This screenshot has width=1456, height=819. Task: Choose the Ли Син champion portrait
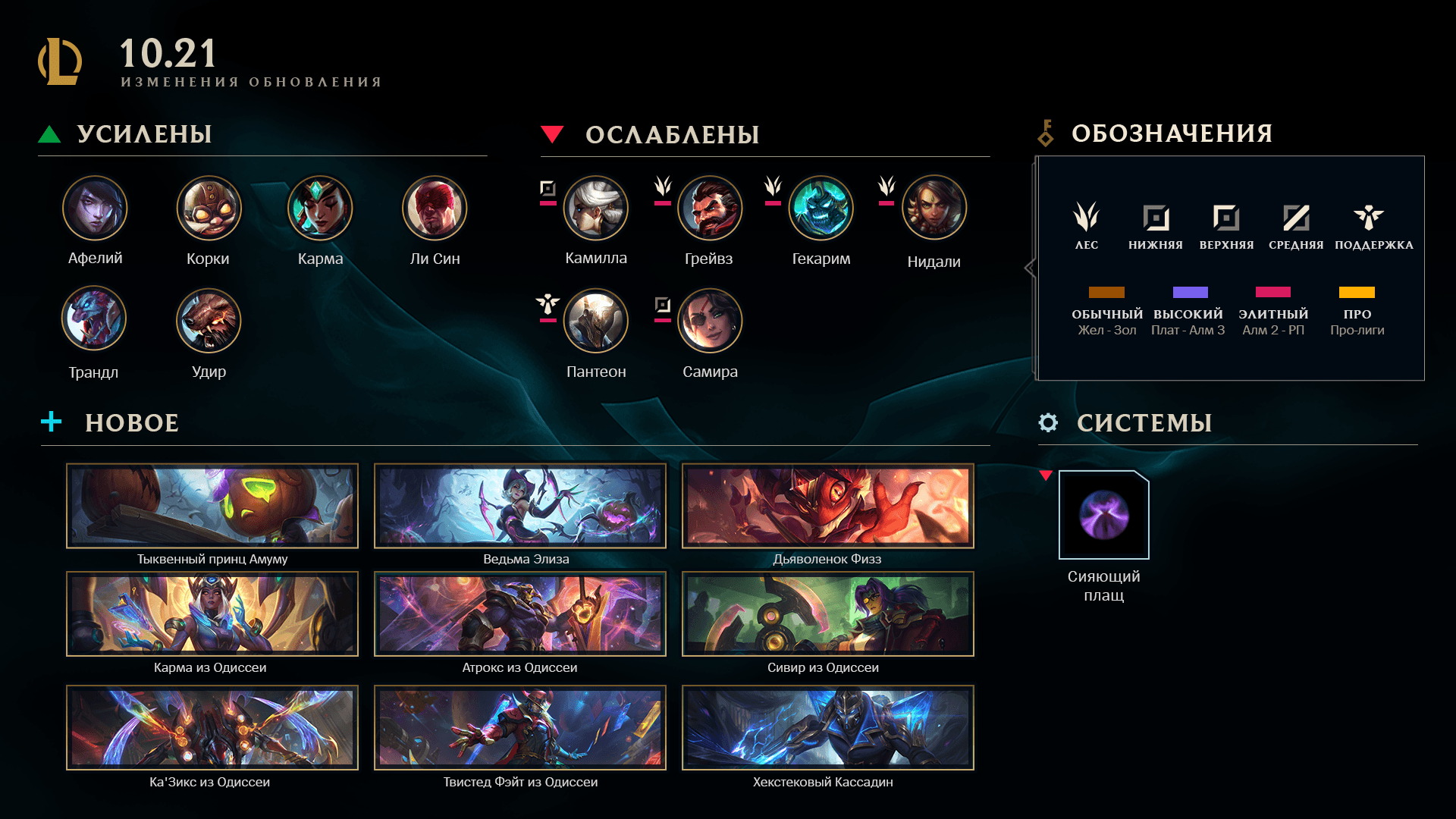click(435, 208)
